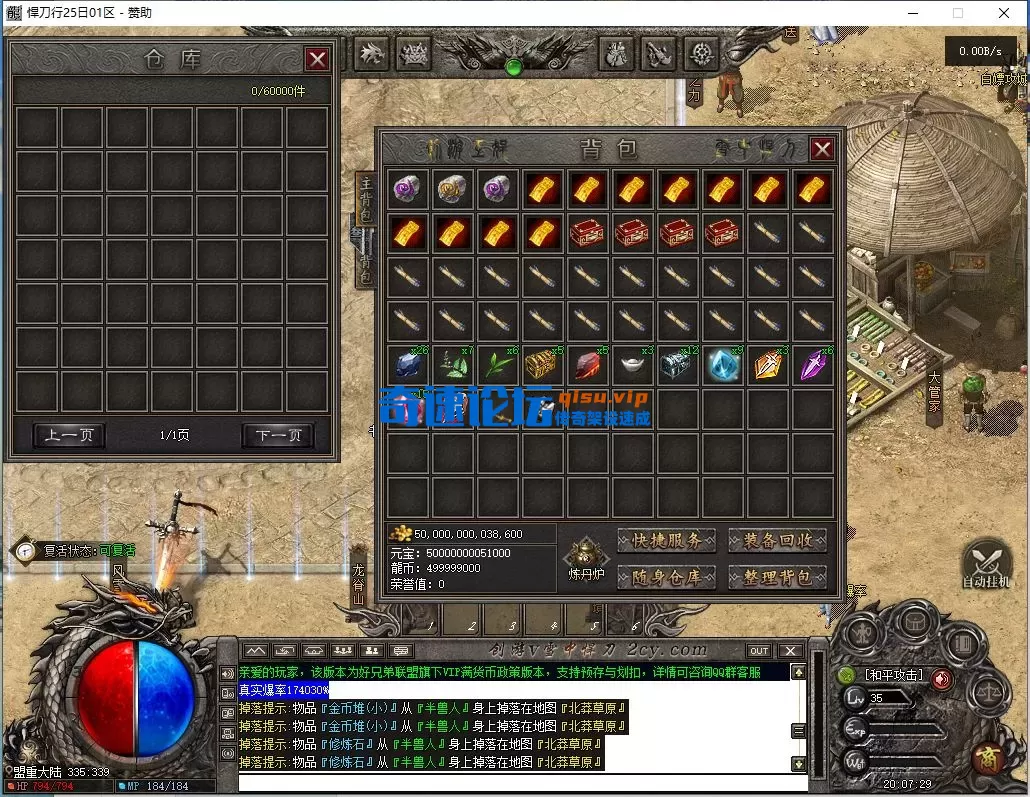Screen dimensions: 1030x797
Task: Open 快捷服务 quick services
Action: [x=666, y=541]
